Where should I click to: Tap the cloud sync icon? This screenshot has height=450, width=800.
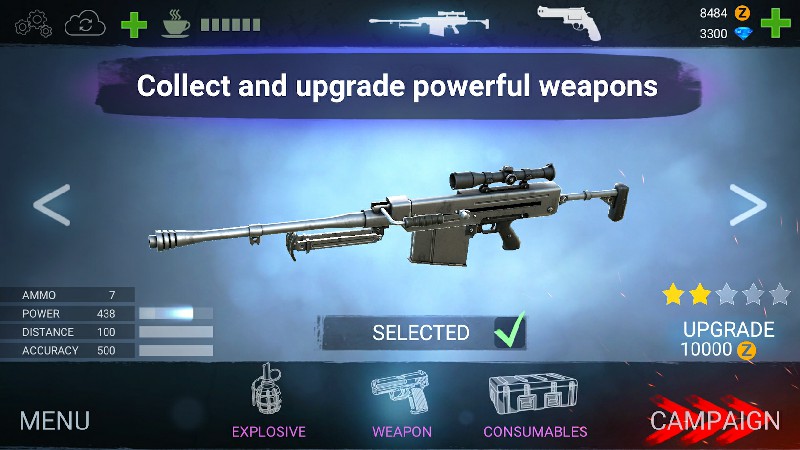coord(86,22)
